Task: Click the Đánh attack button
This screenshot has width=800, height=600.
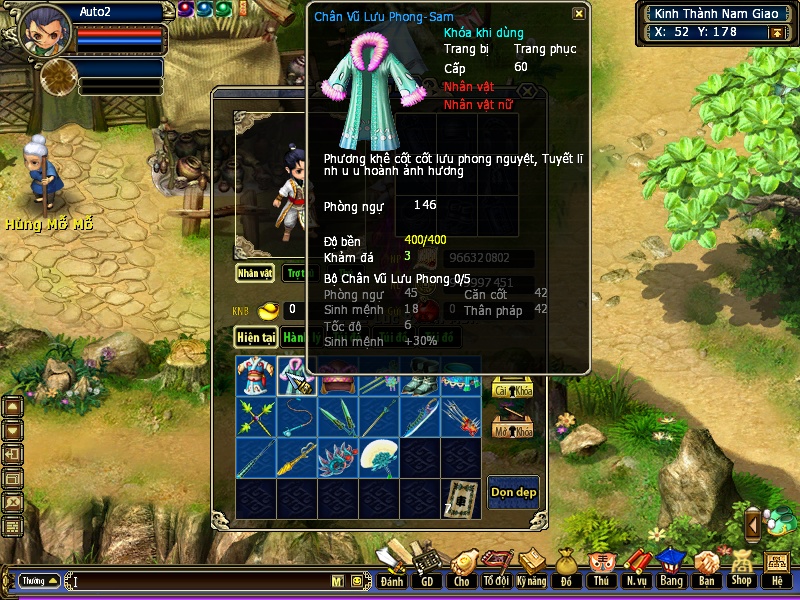Action: click(392, 568)
